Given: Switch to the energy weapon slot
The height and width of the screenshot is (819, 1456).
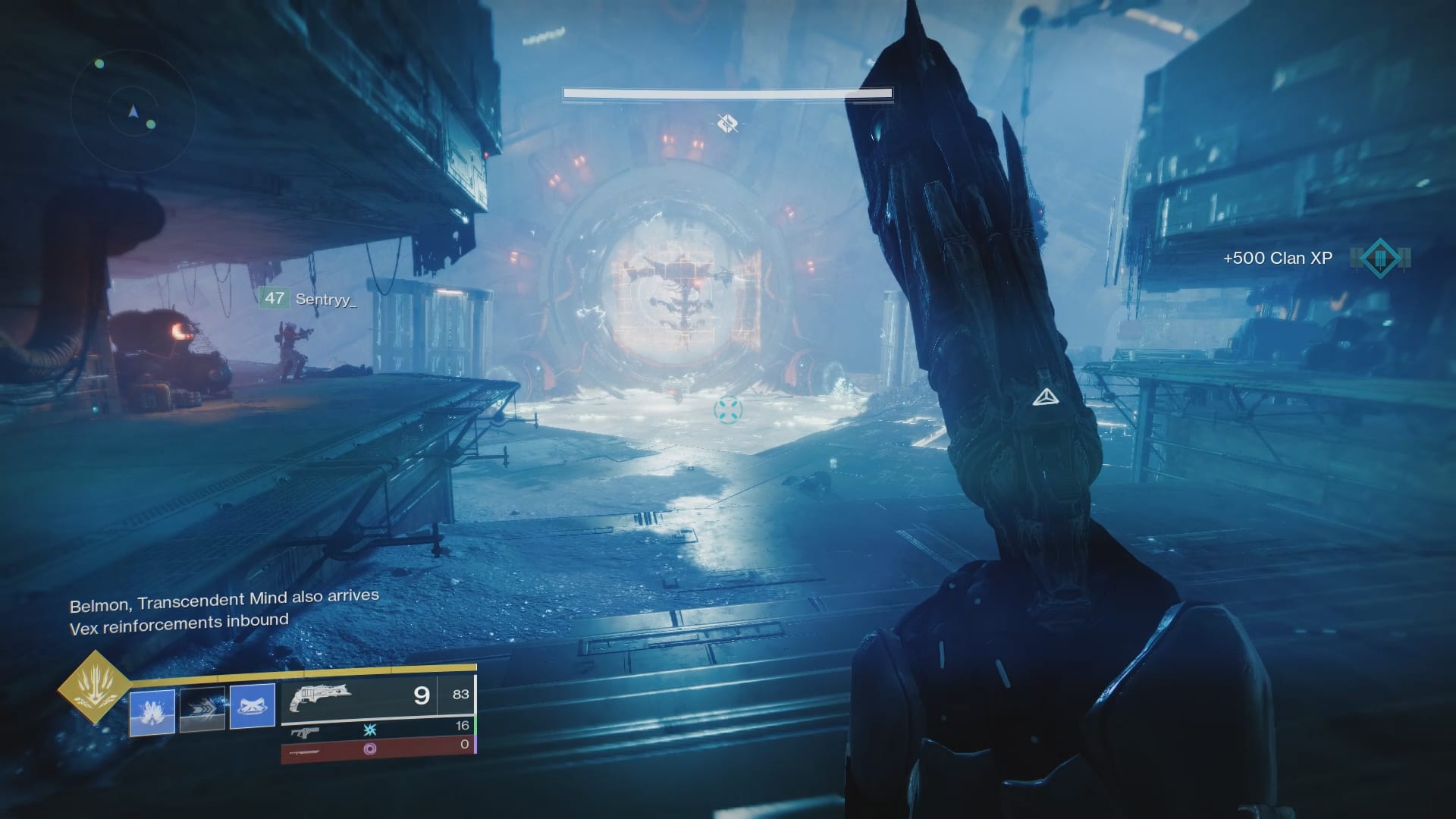Looking at the screenshot, I should click(x=378, y=730).
